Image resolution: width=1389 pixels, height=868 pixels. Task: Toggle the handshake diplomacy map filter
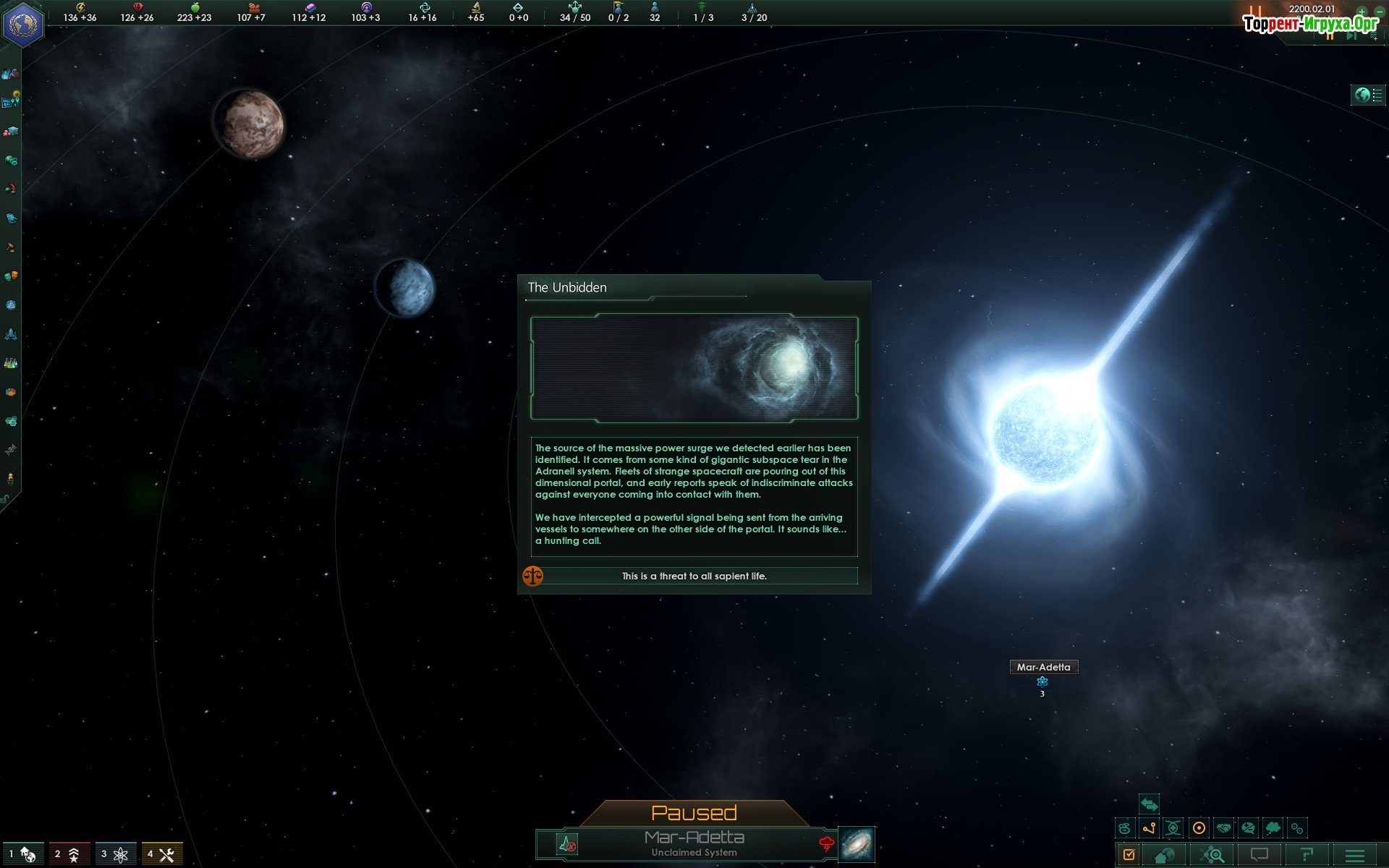[1223, 828]
